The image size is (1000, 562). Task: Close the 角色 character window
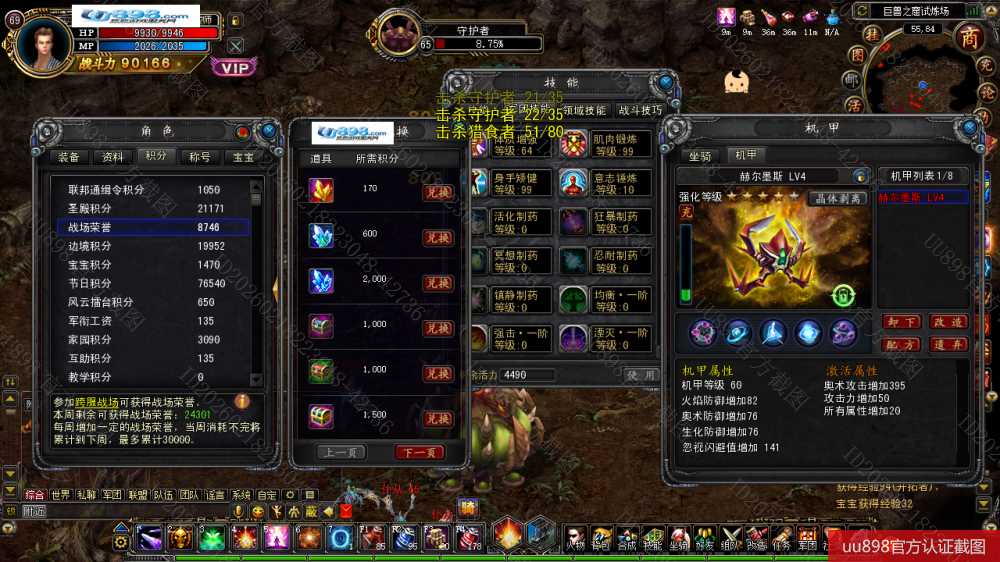pos(269,131)
